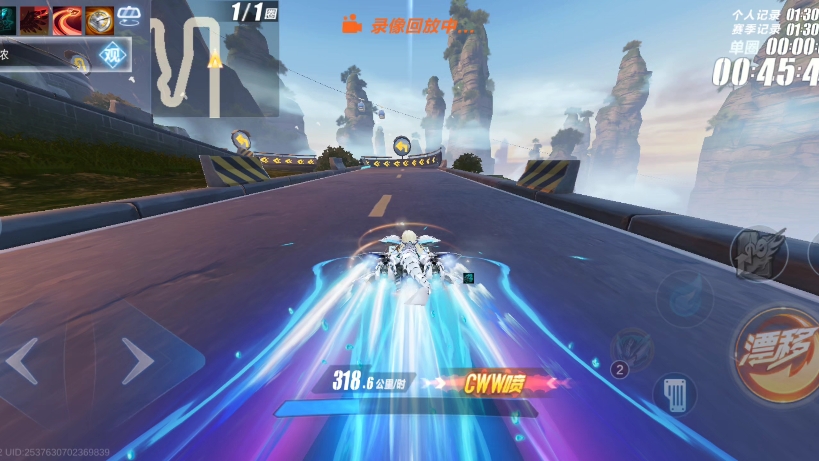Tap the brake pedal button

(x=675, y=393)
